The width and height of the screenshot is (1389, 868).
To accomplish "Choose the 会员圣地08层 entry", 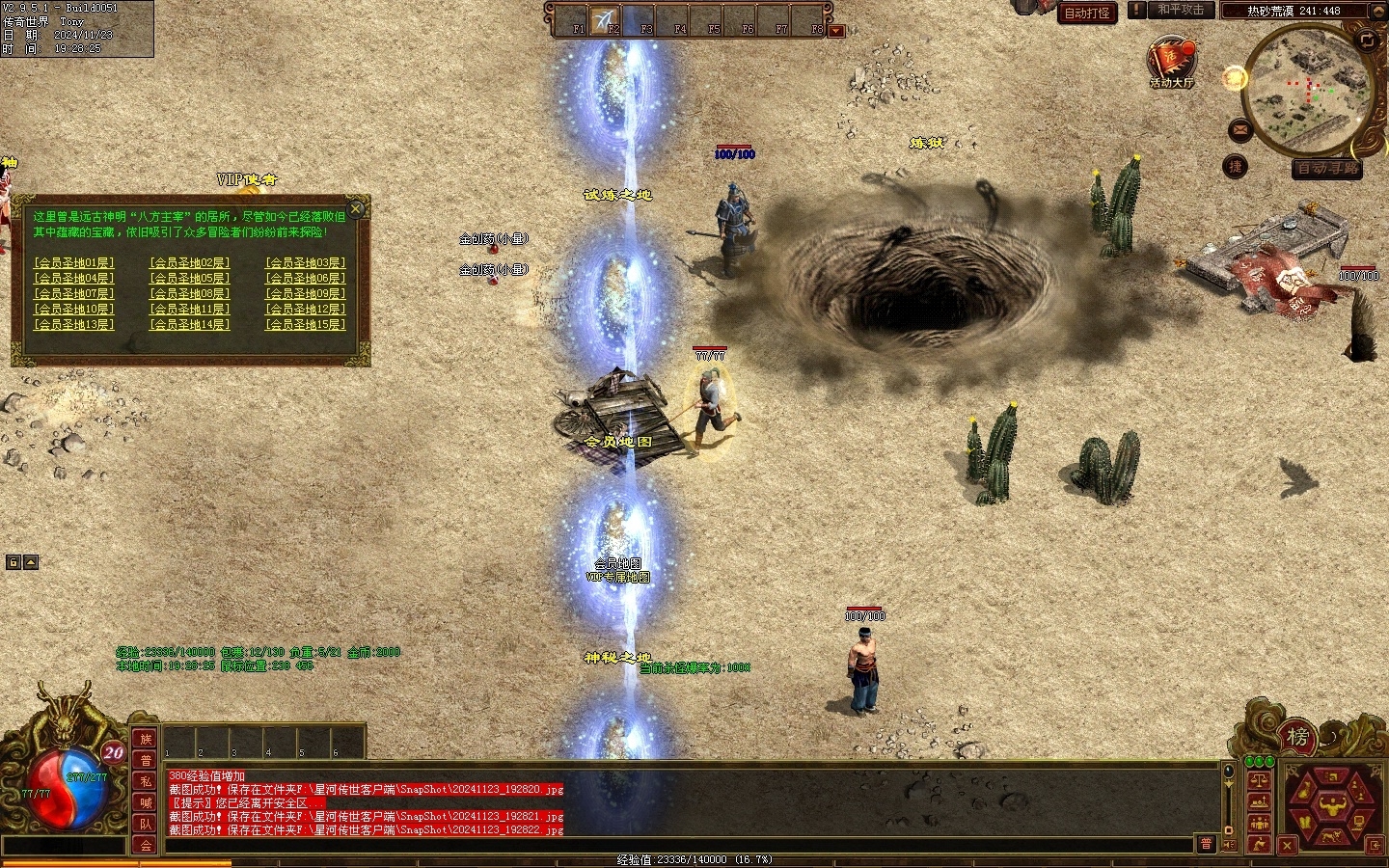I will pyautogui.click(x=189, y=293).
